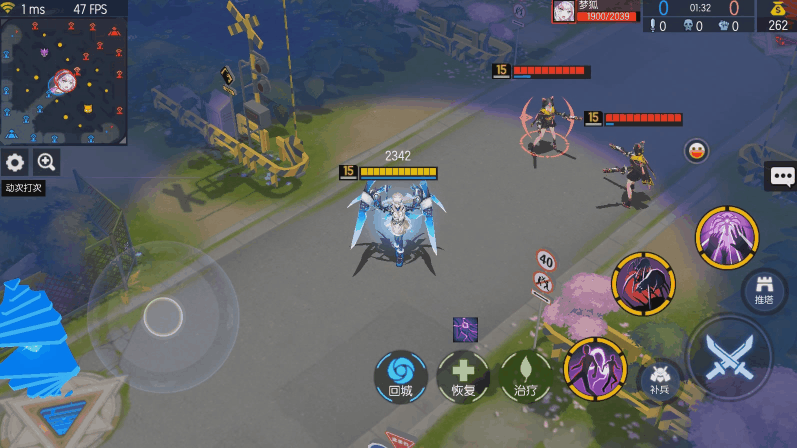Tap the 补兵 last-hit button
The height and width of the screenshot is (448, 797).
click(659, 380)
